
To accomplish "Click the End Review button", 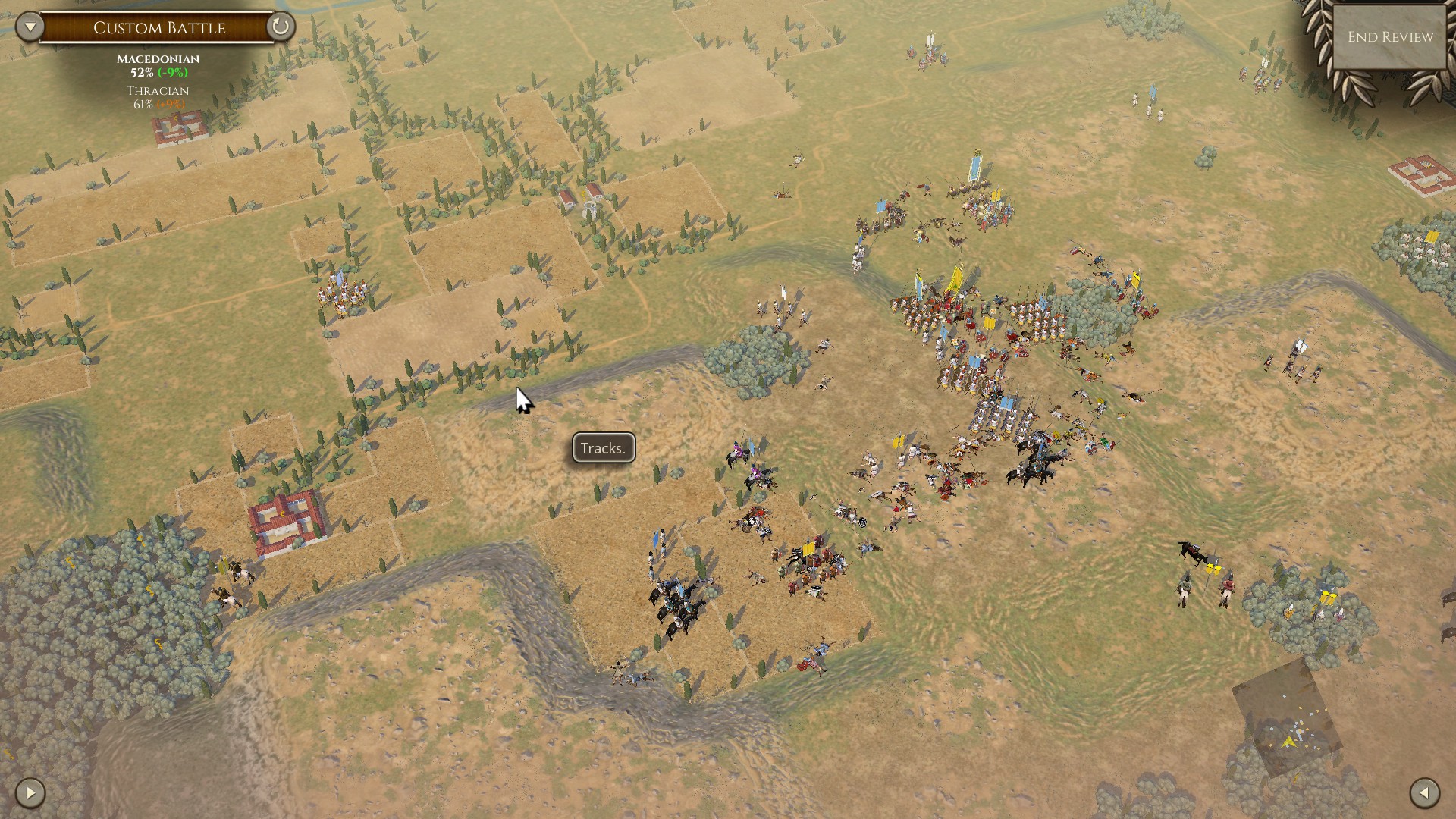I will click(x=1389, y=37).
